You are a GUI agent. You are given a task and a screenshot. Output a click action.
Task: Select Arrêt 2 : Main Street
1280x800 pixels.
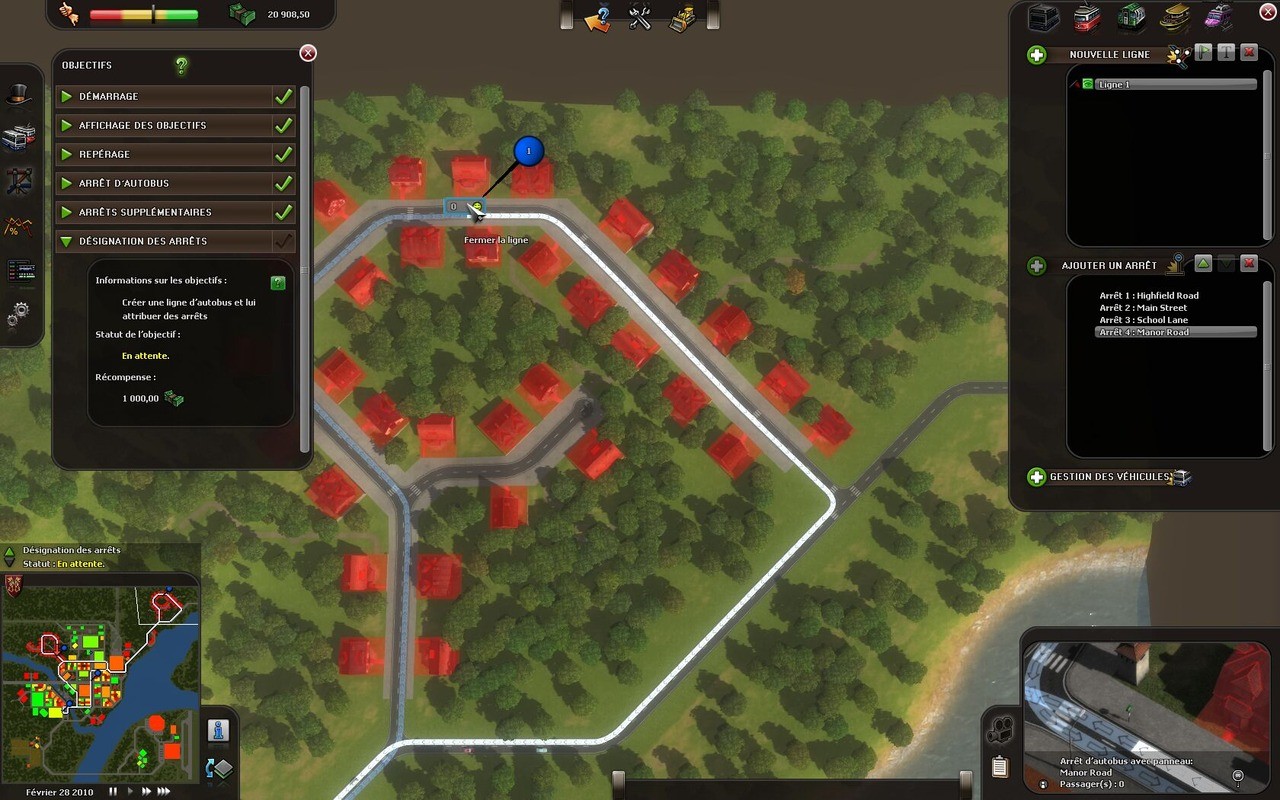point(1143,308)
